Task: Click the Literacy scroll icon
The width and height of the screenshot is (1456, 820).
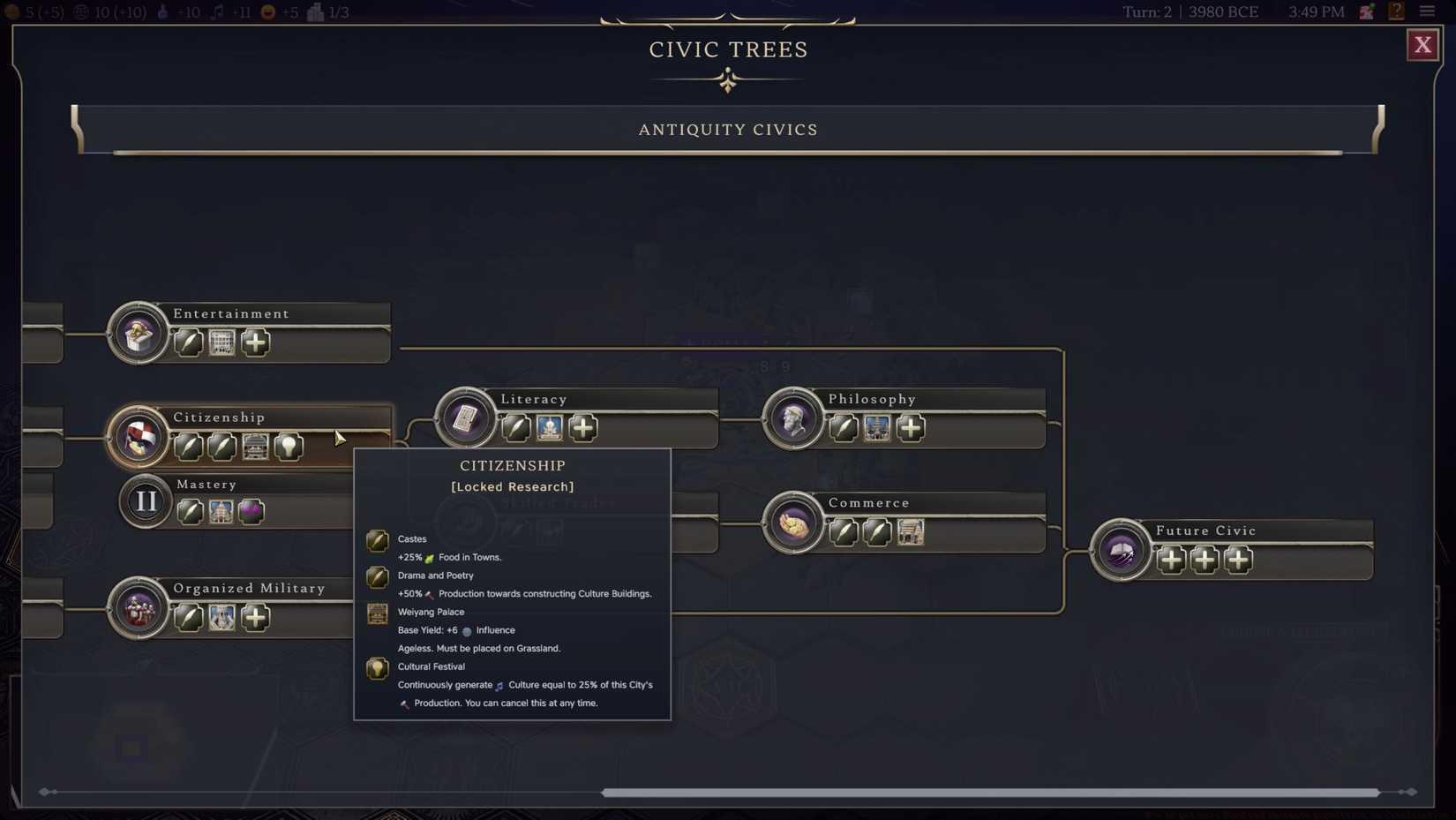Action: tap(465, 418)
